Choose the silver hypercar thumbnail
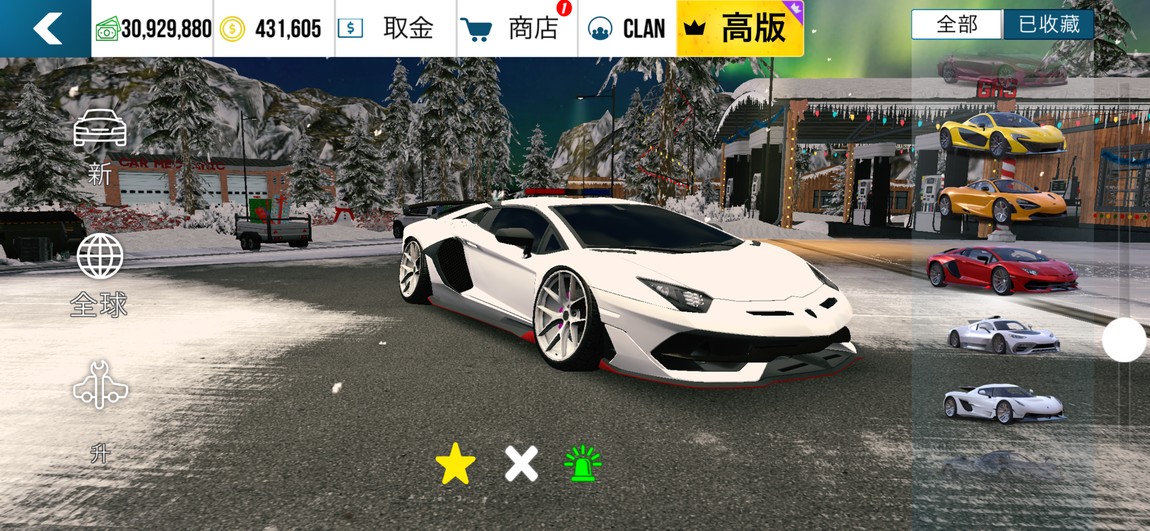The image size is (1150, 531). (x=1002, y=335)
